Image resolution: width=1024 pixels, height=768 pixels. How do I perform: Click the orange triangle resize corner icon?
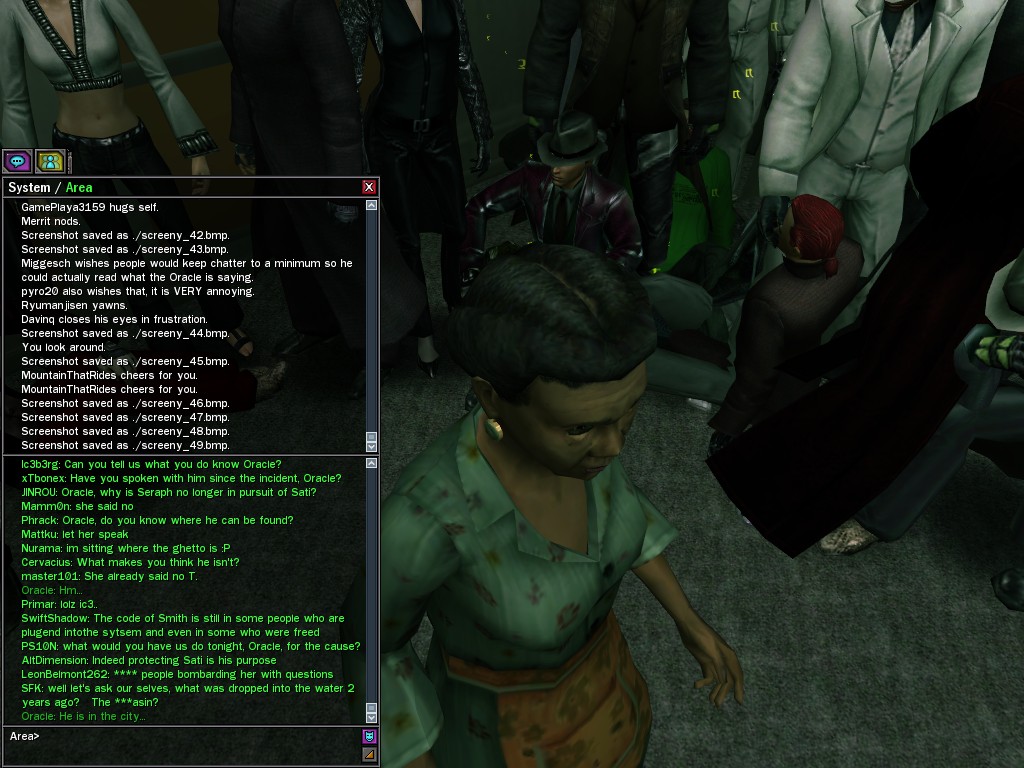click(369, 755)
